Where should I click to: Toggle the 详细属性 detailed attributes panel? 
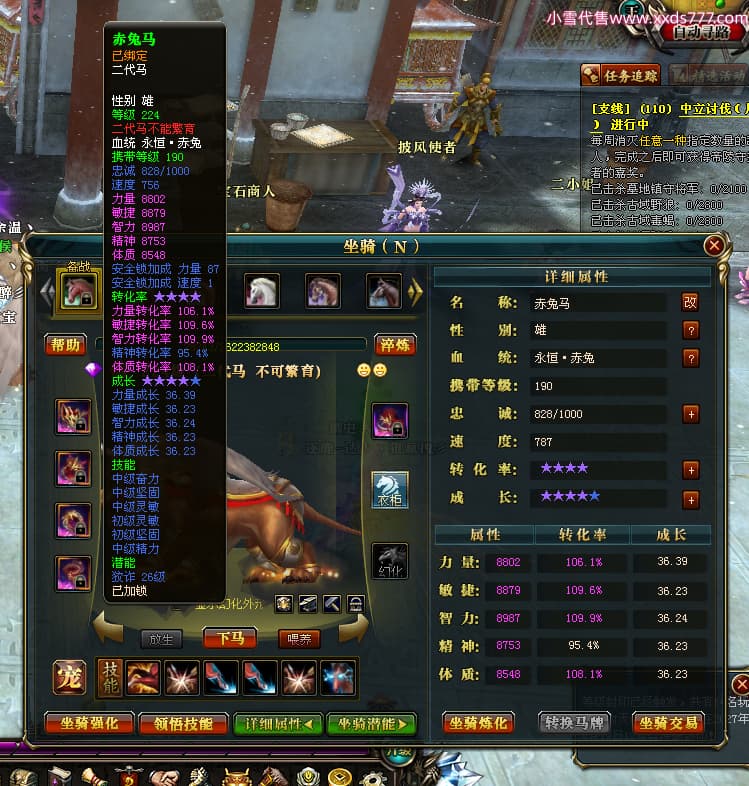click(x=278, y=724)
